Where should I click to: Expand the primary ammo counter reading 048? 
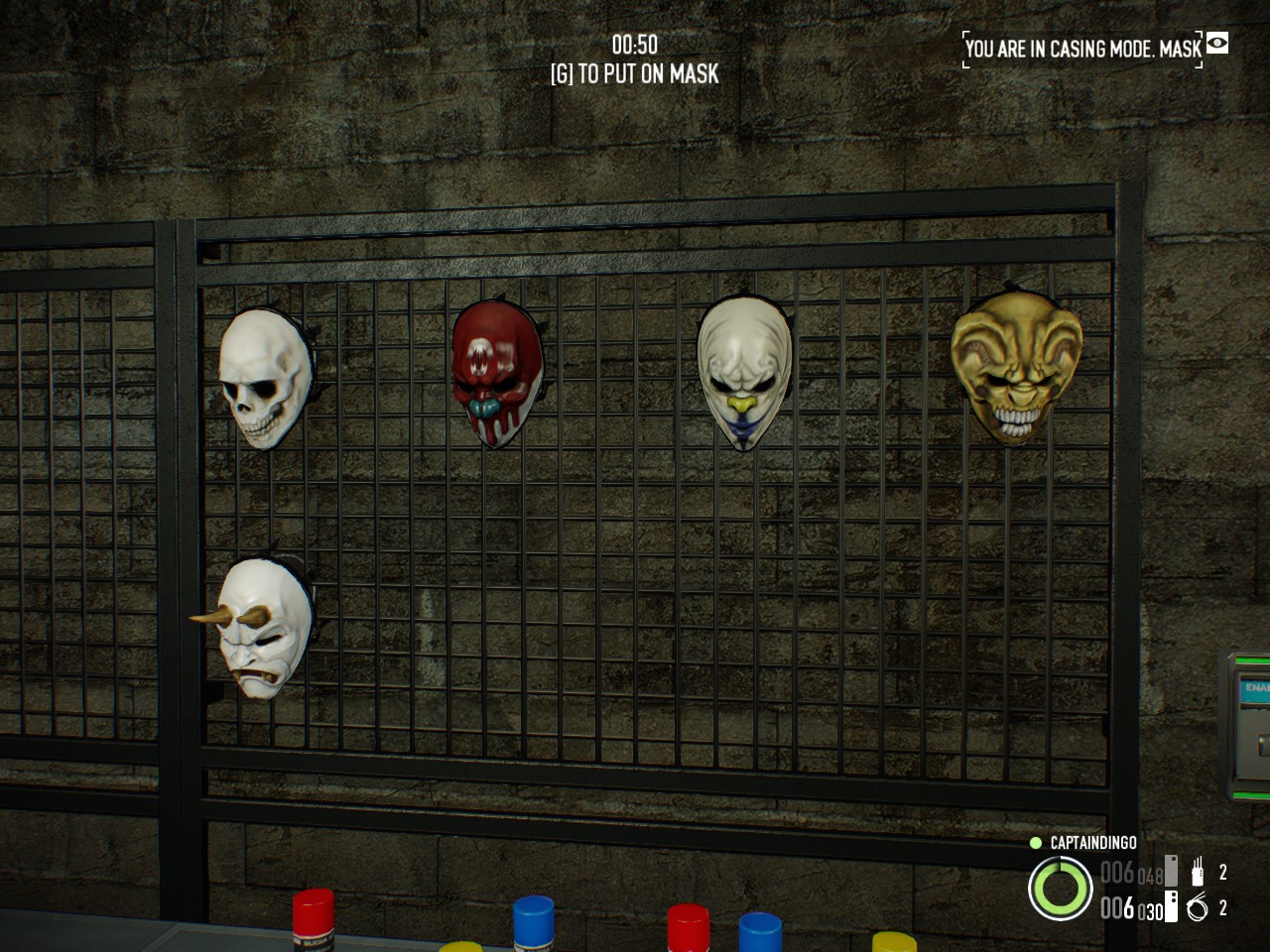[x=1149, y=873]
